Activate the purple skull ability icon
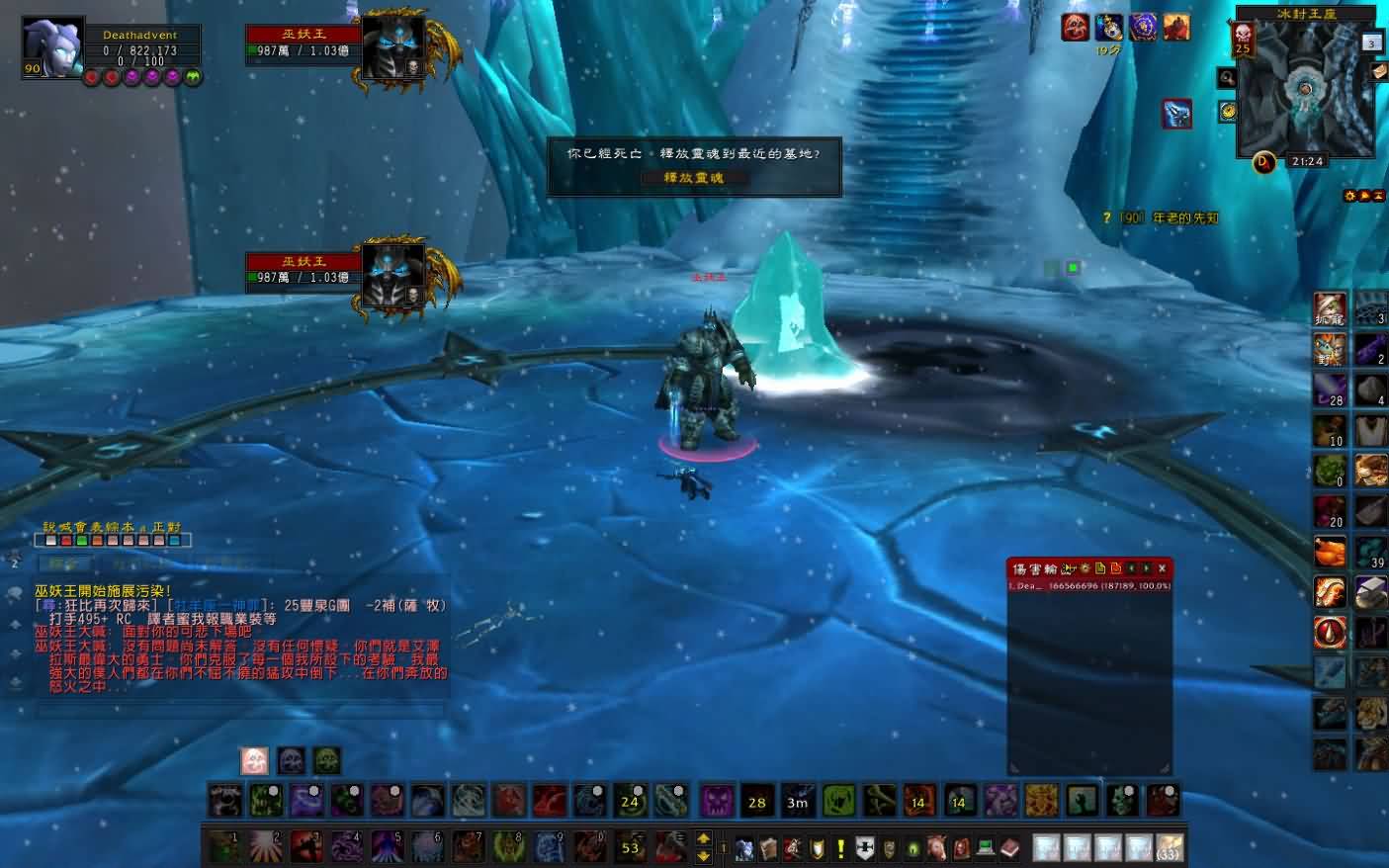1389x868 pixels. pos(717,801)
